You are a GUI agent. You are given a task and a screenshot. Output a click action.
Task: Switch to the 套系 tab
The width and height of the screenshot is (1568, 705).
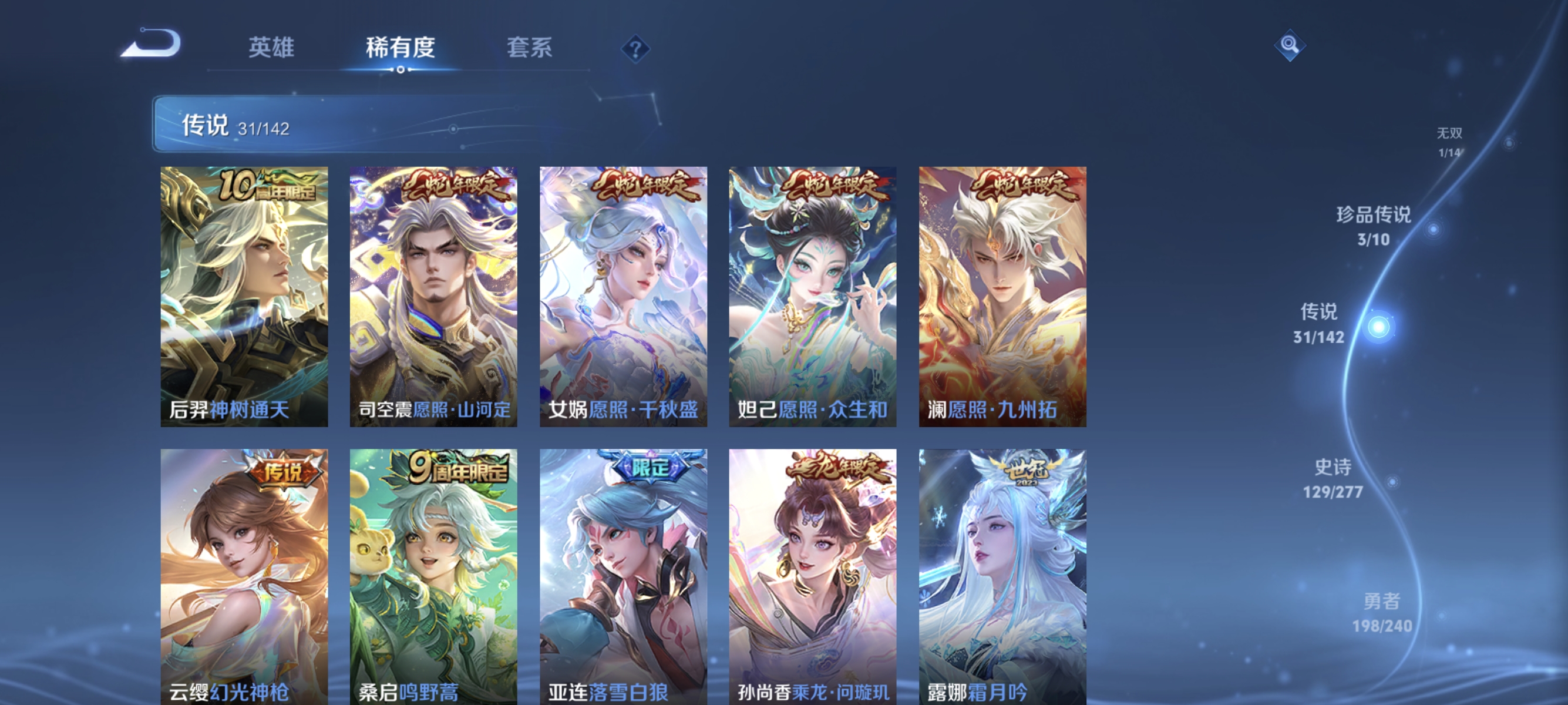(x=530, y=48)
